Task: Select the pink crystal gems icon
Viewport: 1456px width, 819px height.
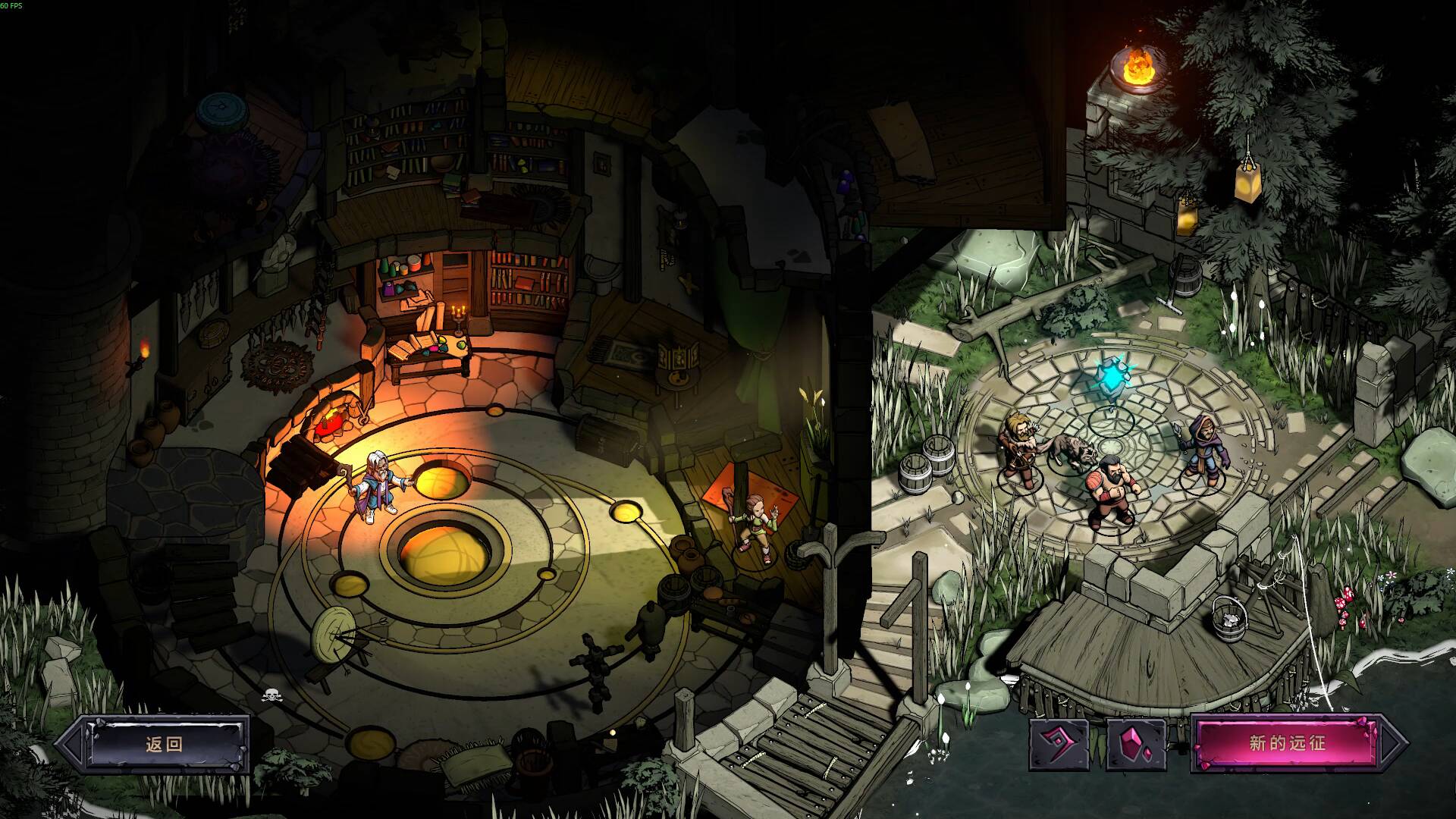Action: pos(1136,744)
